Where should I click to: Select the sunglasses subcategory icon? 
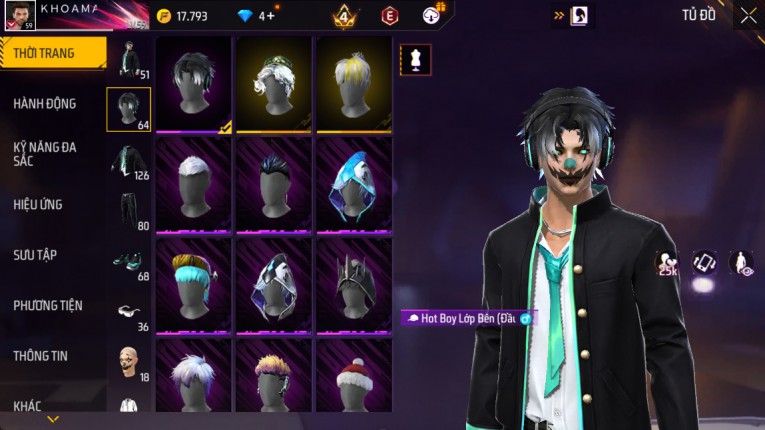click(x=129, y=311)
